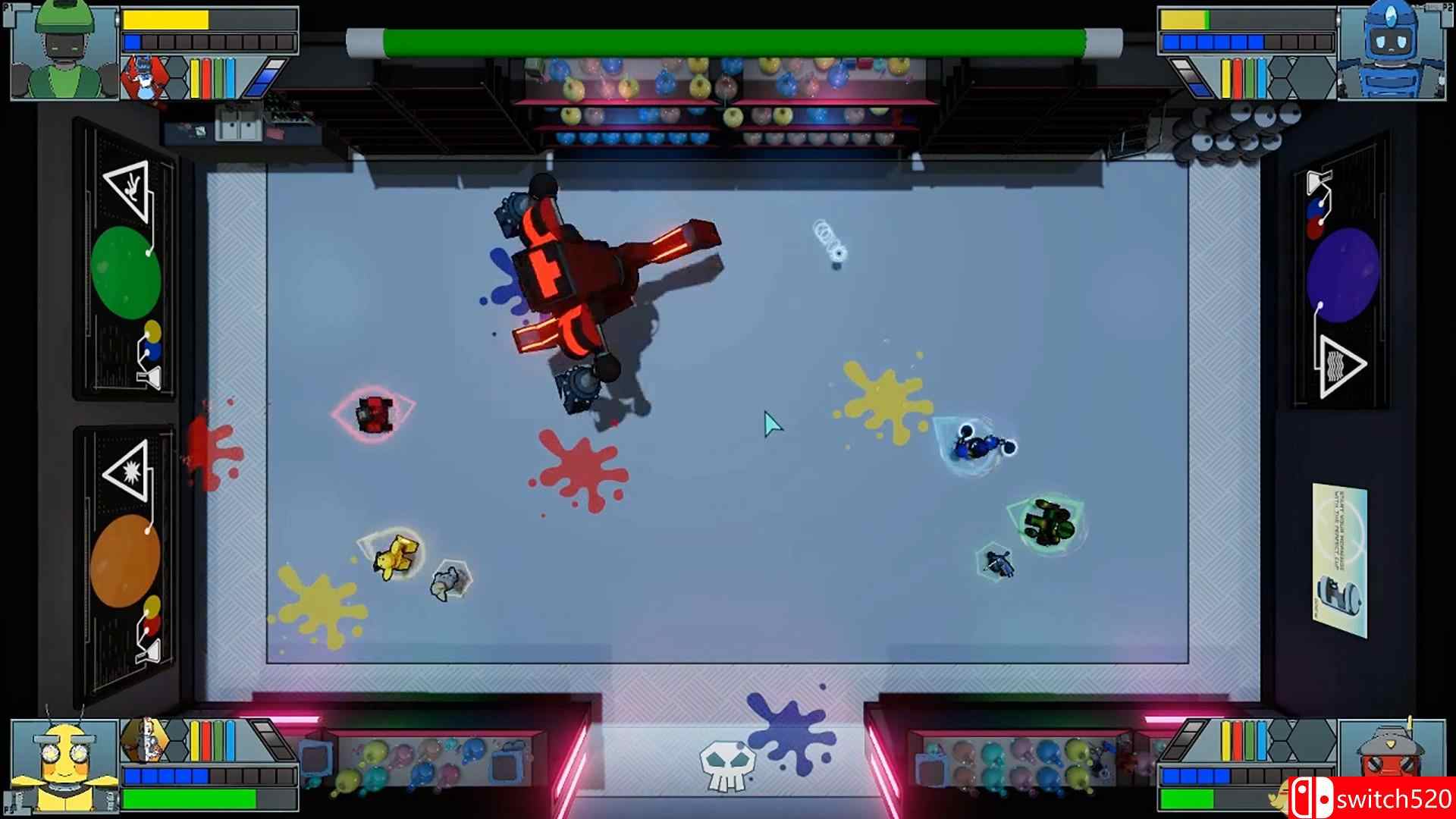1456x819 pixels.
Task: Toggle the purple circle control on right panel
Action: 1342,273
